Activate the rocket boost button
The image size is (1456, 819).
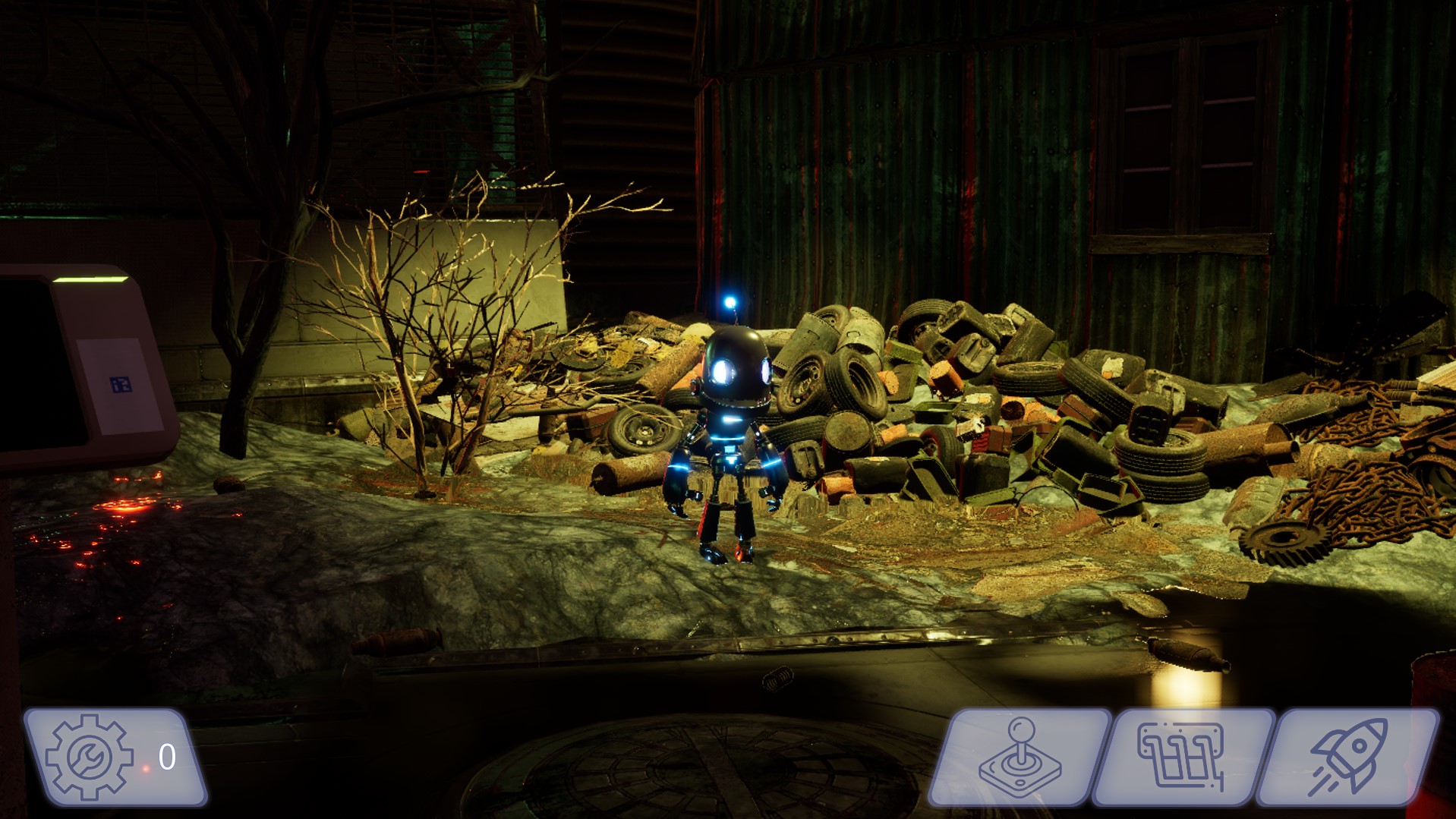(1347, 757)
